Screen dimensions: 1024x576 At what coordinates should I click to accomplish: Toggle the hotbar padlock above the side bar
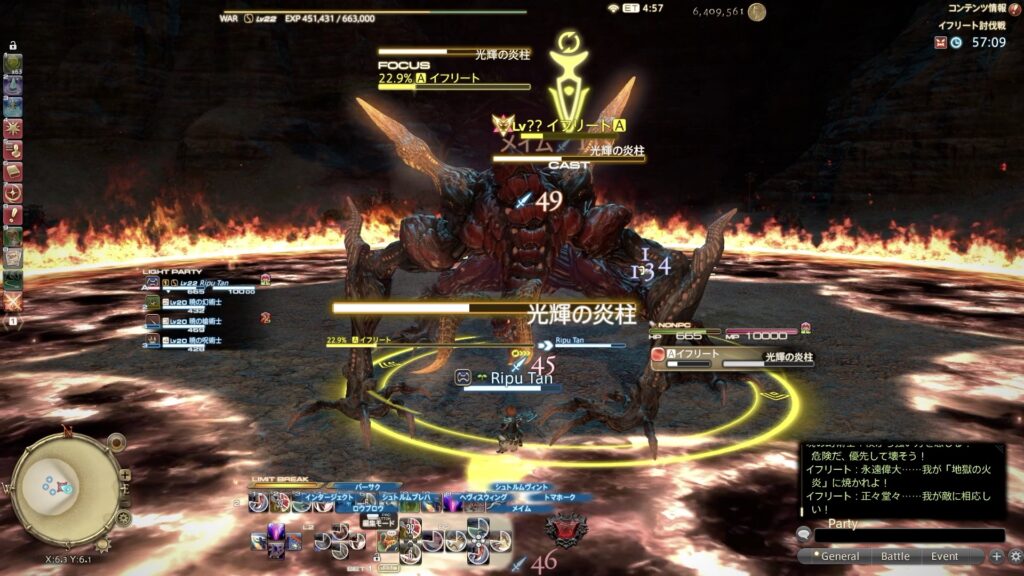click(13, 45)
